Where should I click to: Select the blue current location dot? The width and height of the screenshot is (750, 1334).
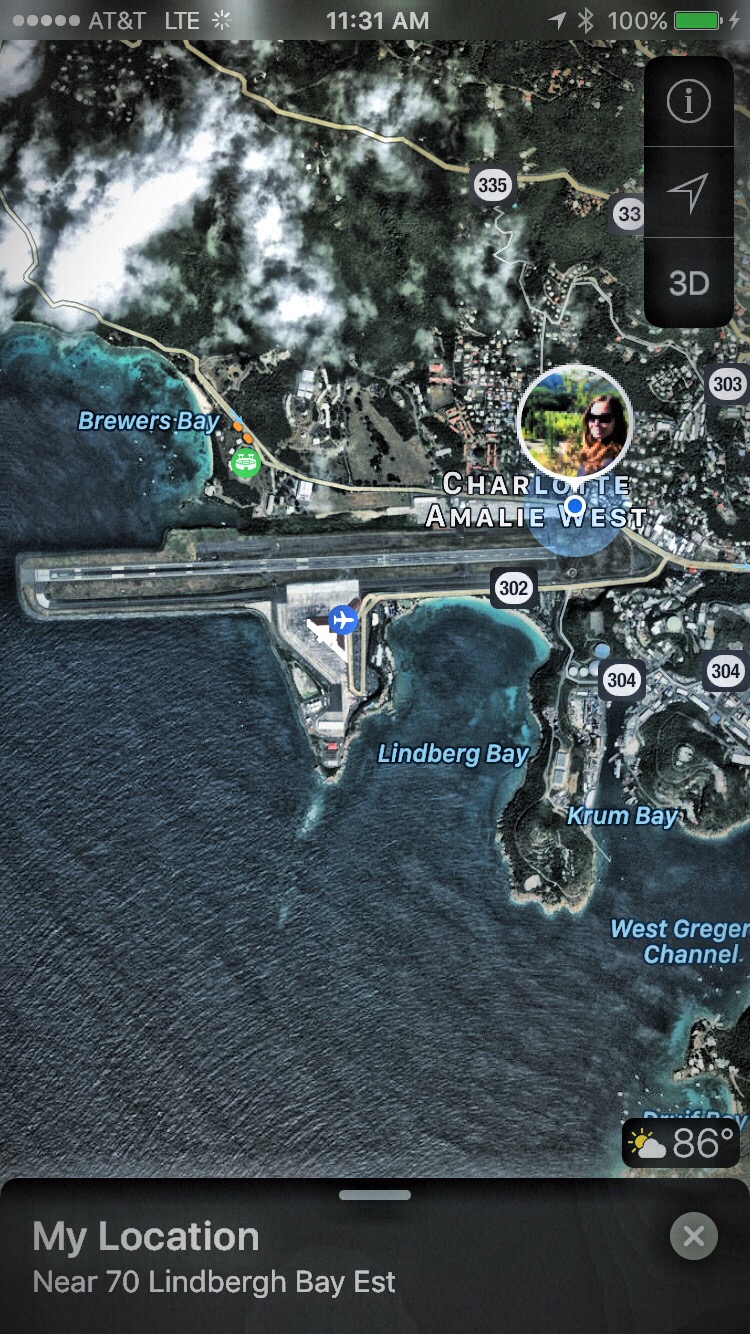(x=574, y=506)
